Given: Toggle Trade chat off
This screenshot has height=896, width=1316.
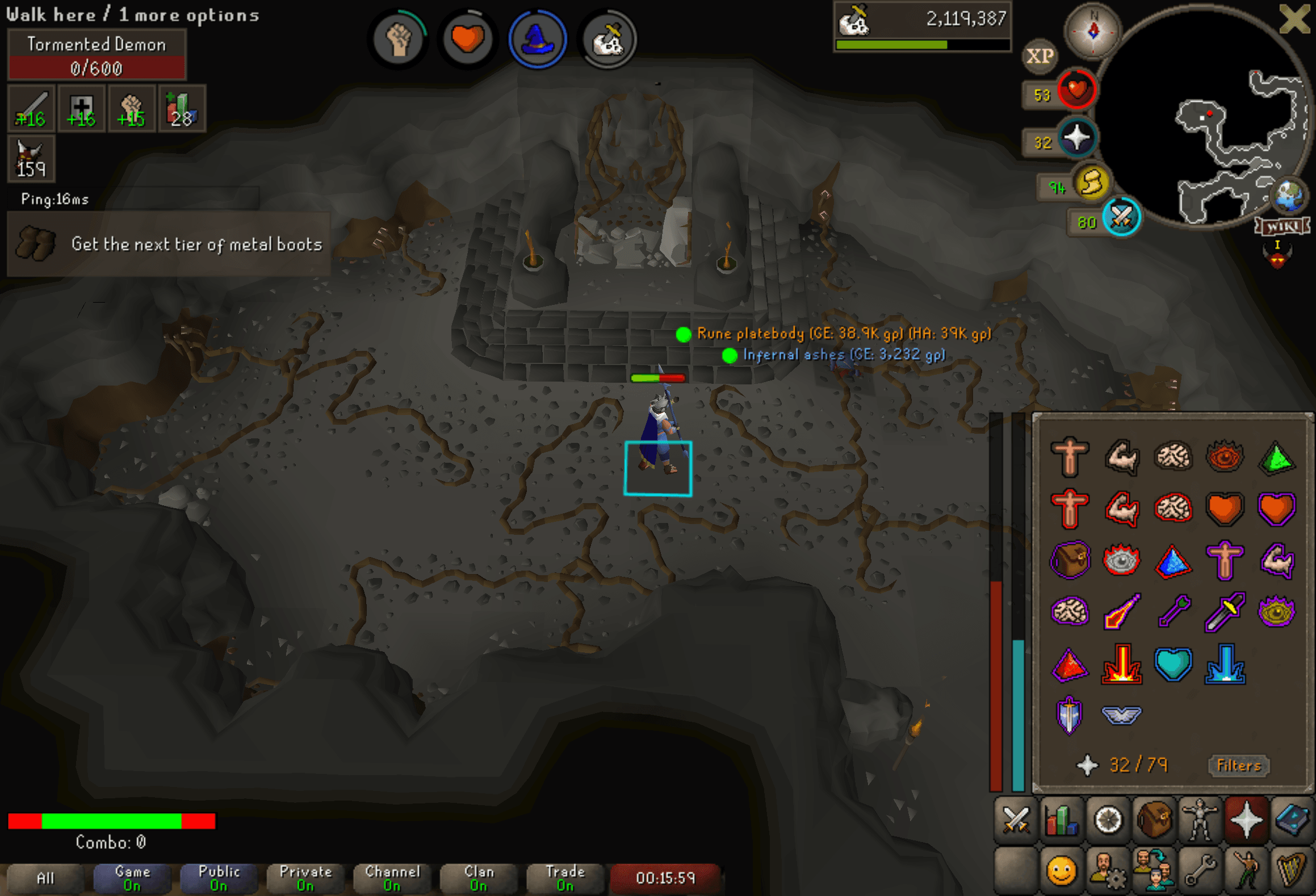Looking at the screenshot, I should (x=565, y=877).
